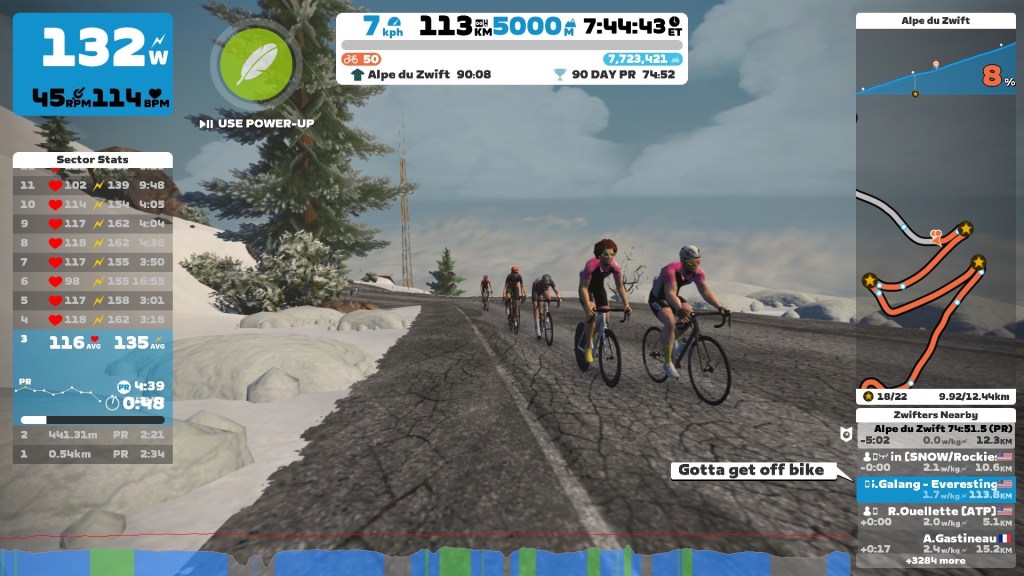Choose the SNOW/Rockies rider row

935,461
